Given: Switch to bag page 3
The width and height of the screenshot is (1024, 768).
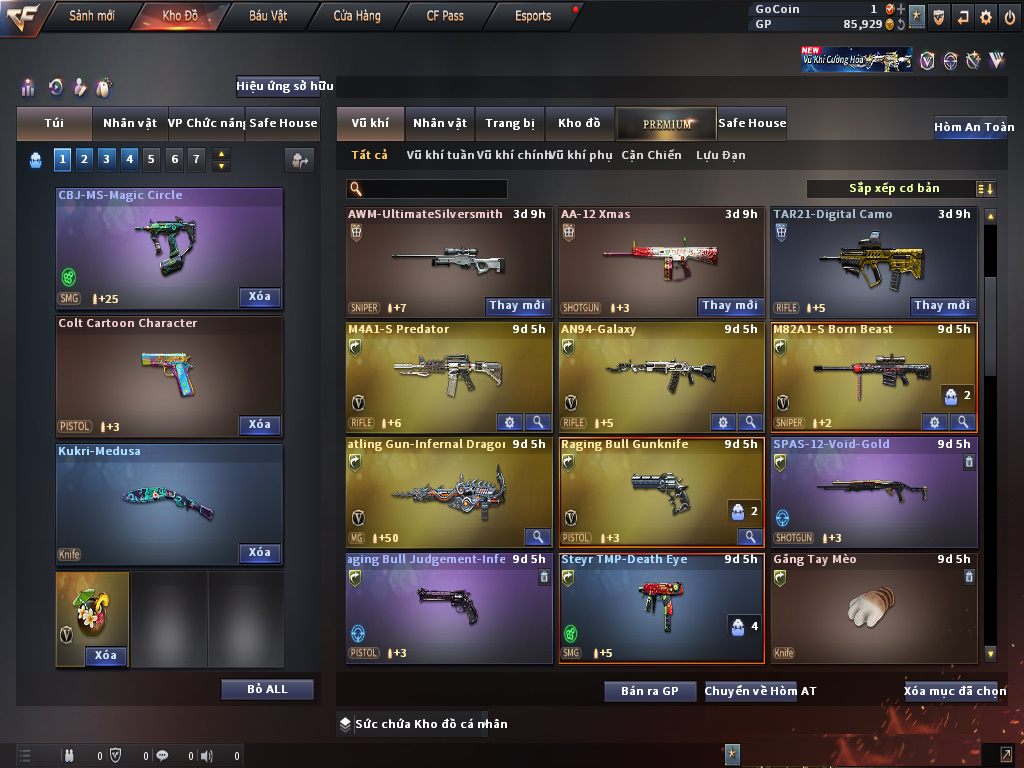Looking at the screenshot, I should (x=107, y=159).
